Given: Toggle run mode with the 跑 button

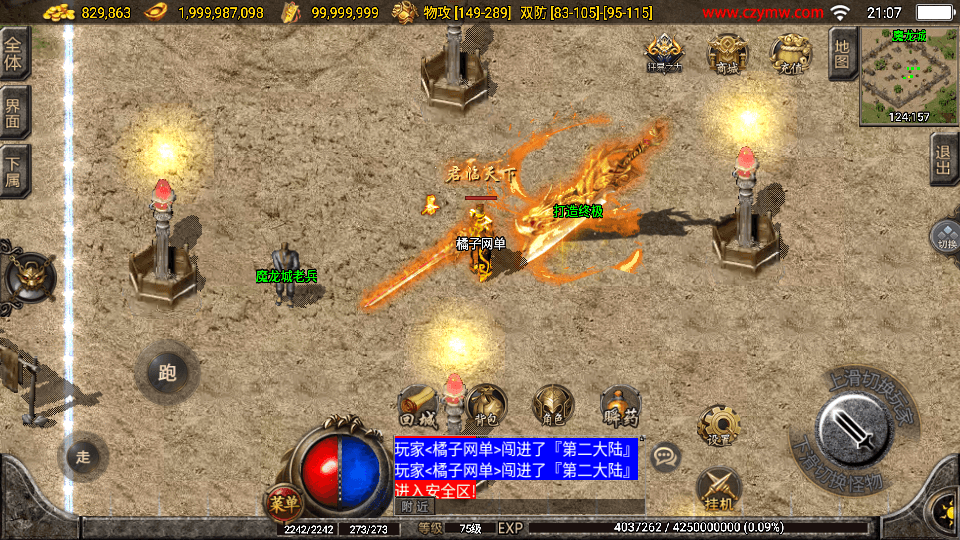Looking at the screenshot, I should pos(167,372).
